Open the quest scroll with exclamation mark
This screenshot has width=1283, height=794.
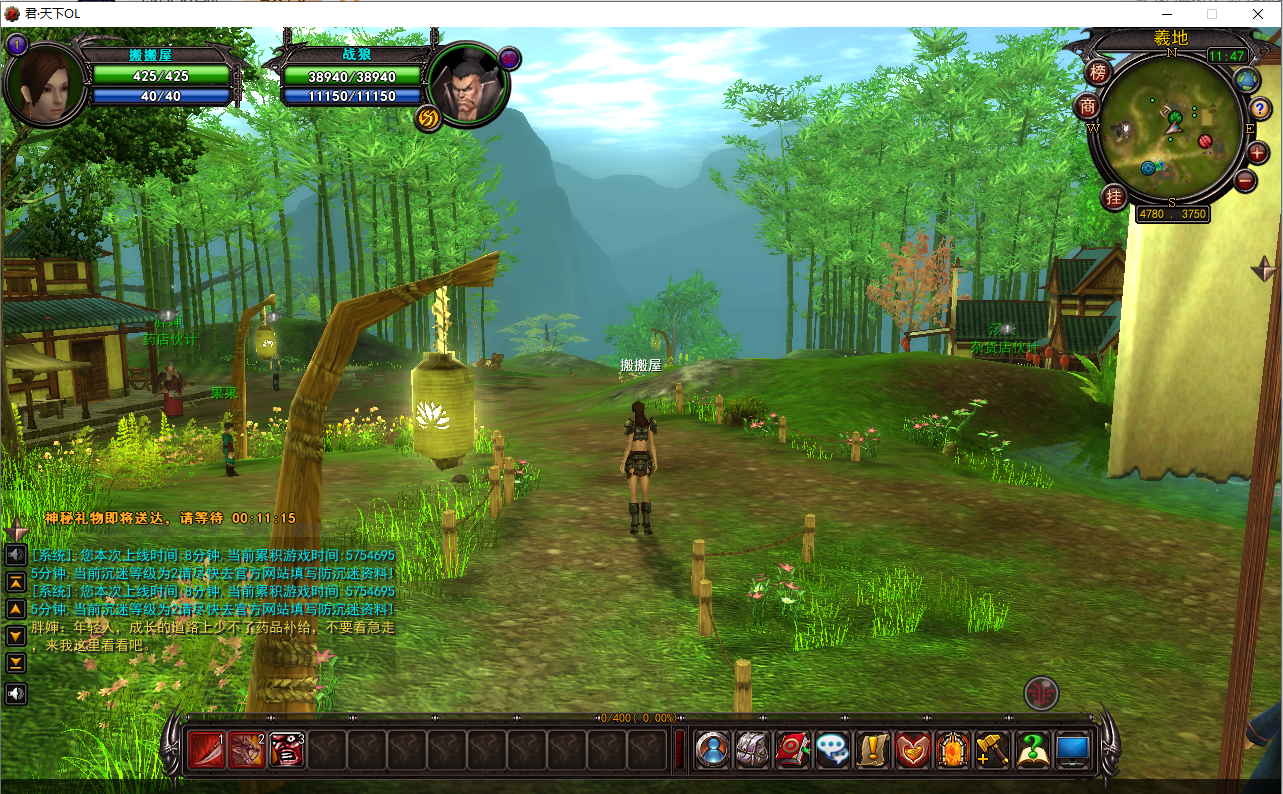873,750
